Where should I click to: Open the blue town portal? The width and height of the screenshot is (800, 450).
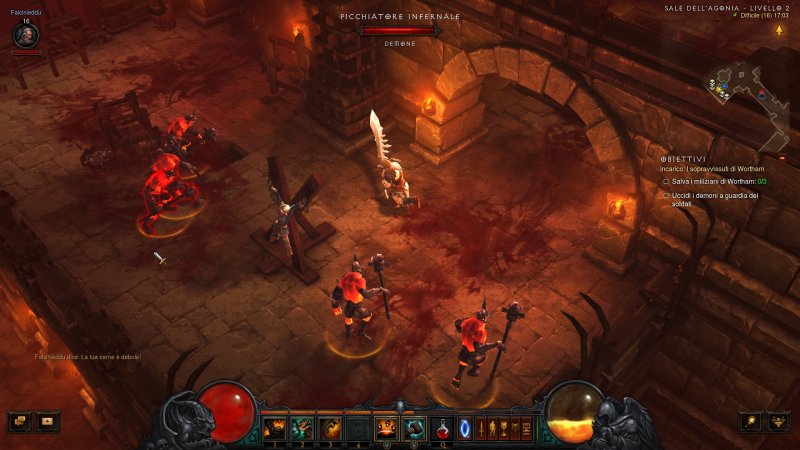465,429
